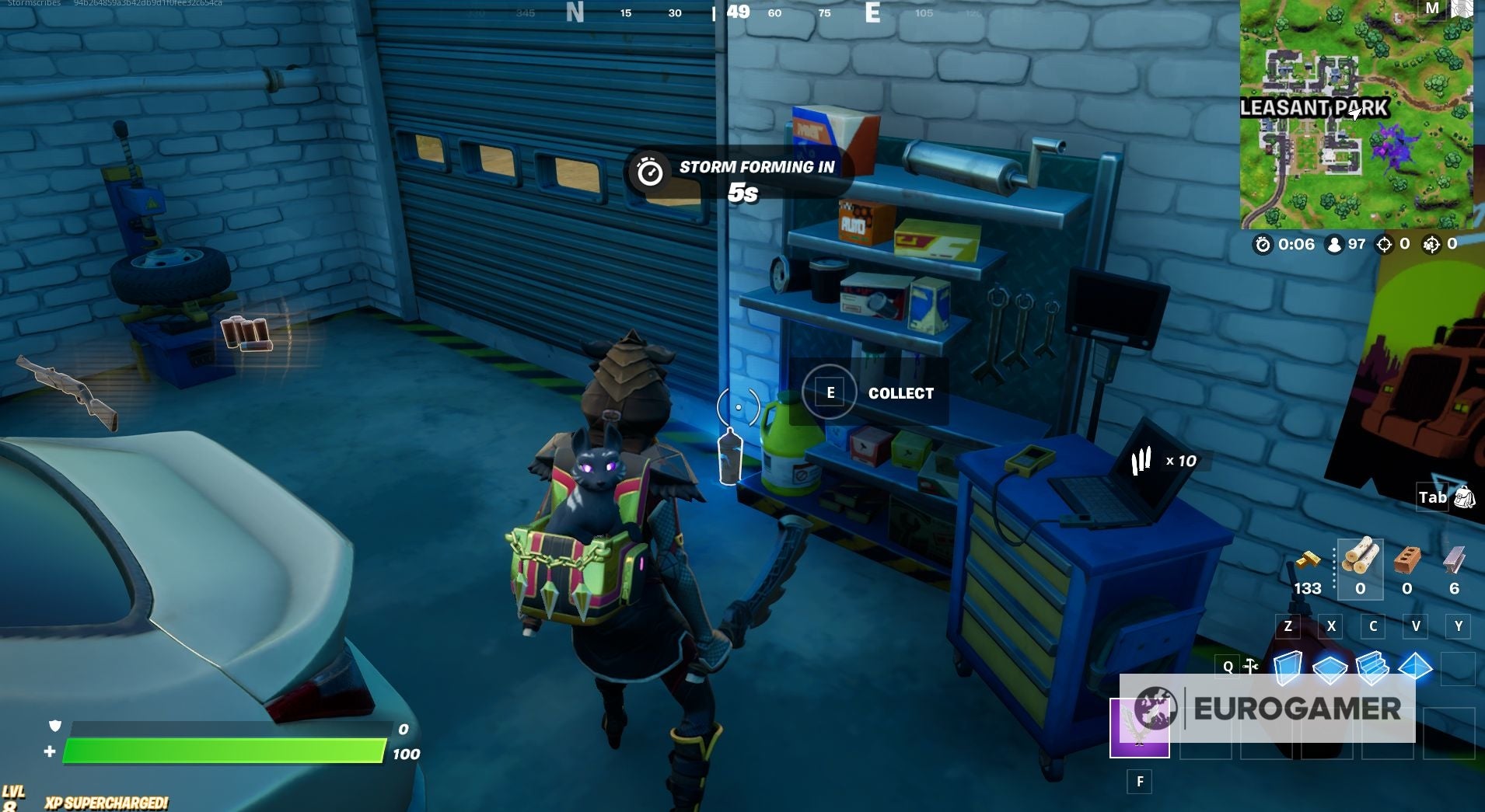1485x812 pixels.
Task: Click the eliminations crosshair icon
Action: tap(1385, 245)
